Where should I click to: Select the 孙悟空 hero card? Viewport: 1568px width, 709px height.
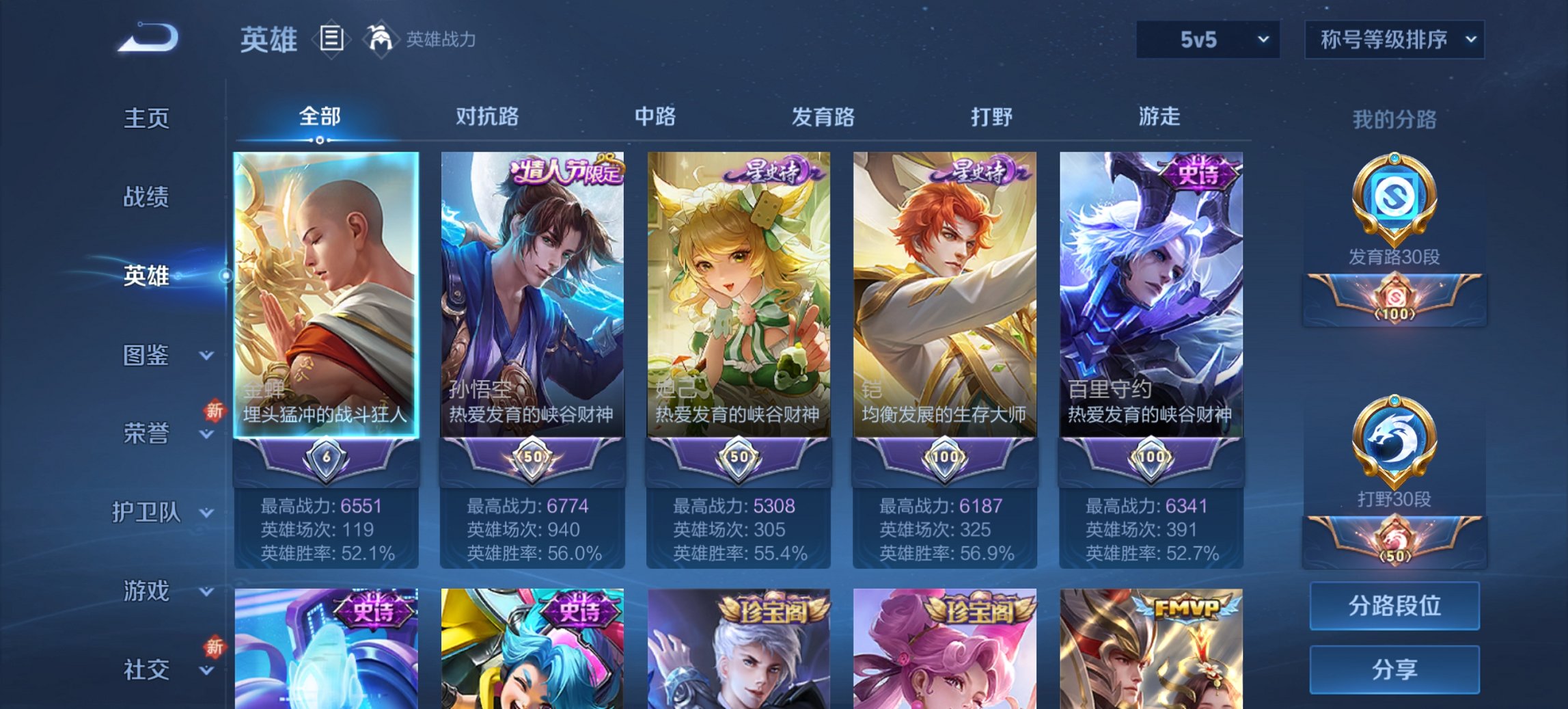(x=532, y=294)
